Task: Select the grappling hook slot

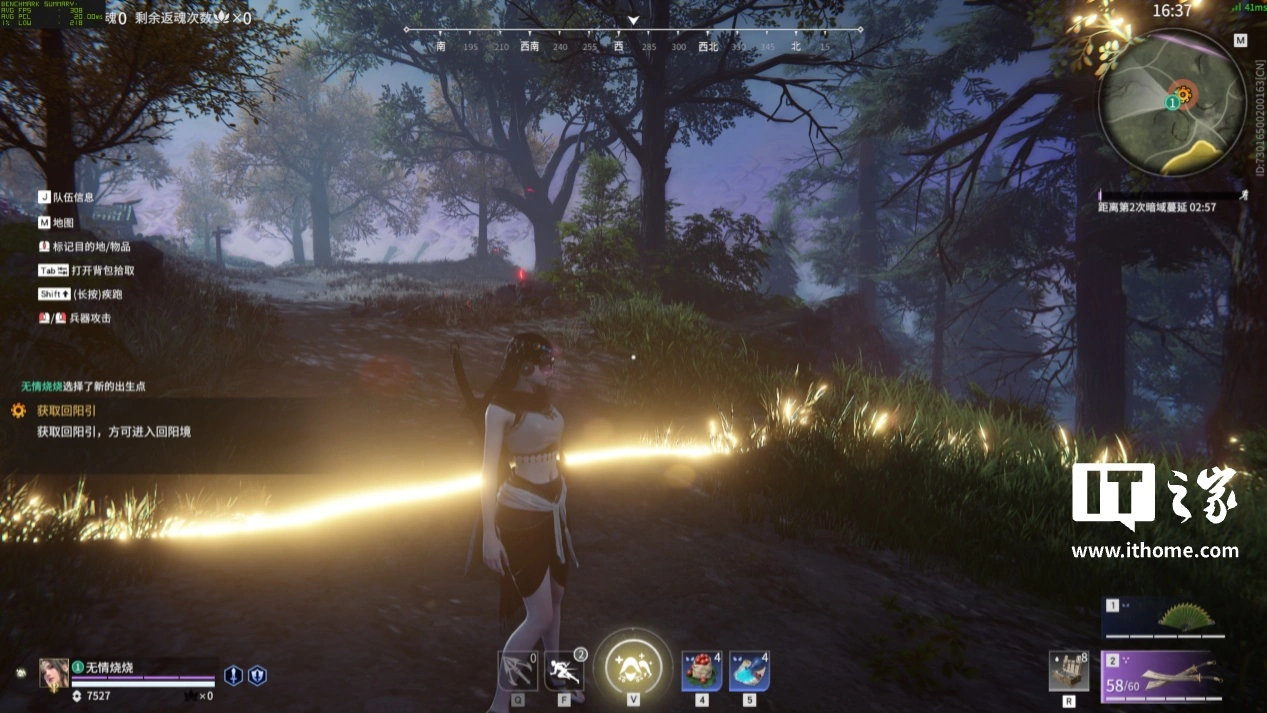Action: point(517,671)
